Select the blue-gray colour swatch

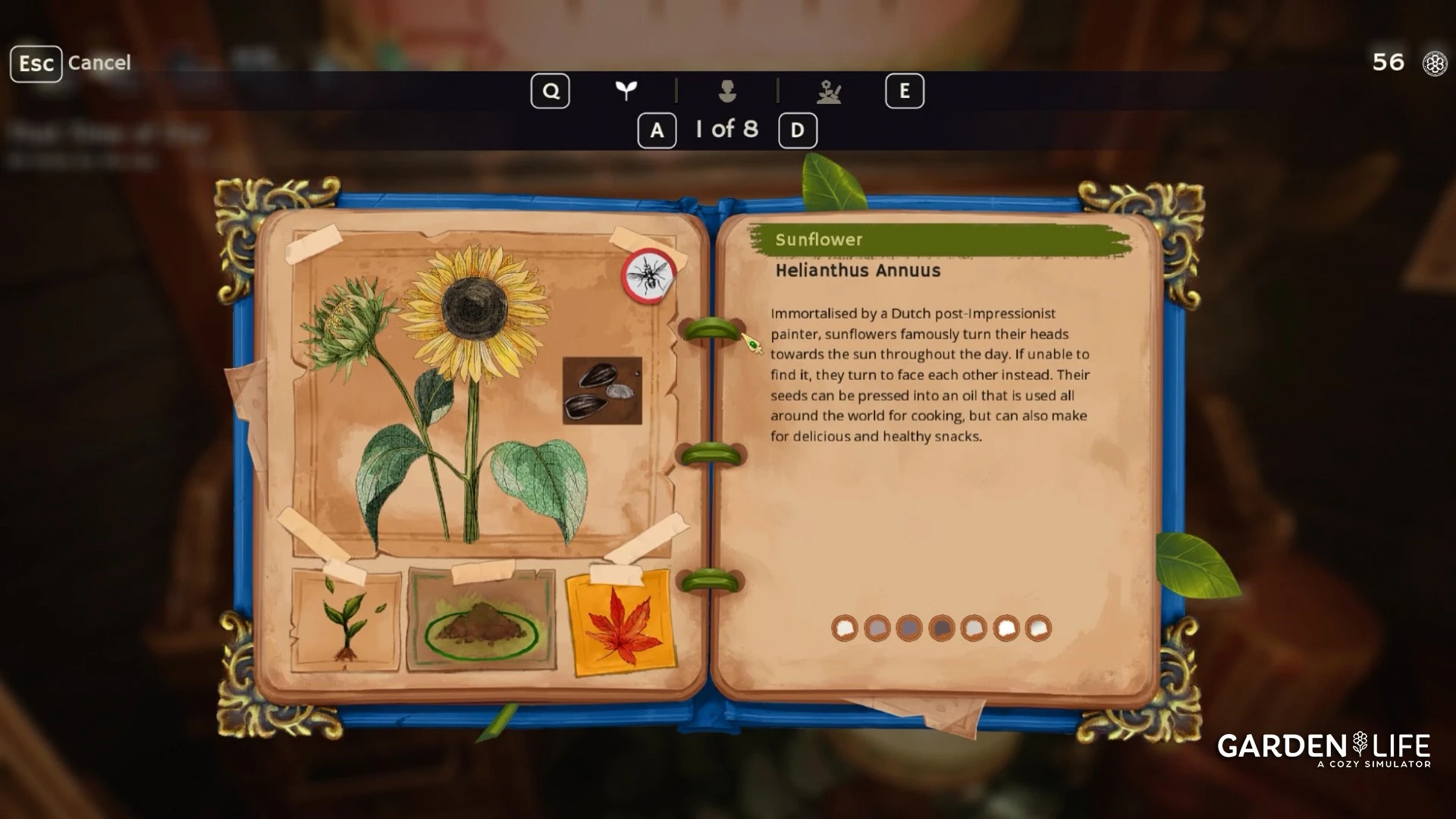[908, 628]
